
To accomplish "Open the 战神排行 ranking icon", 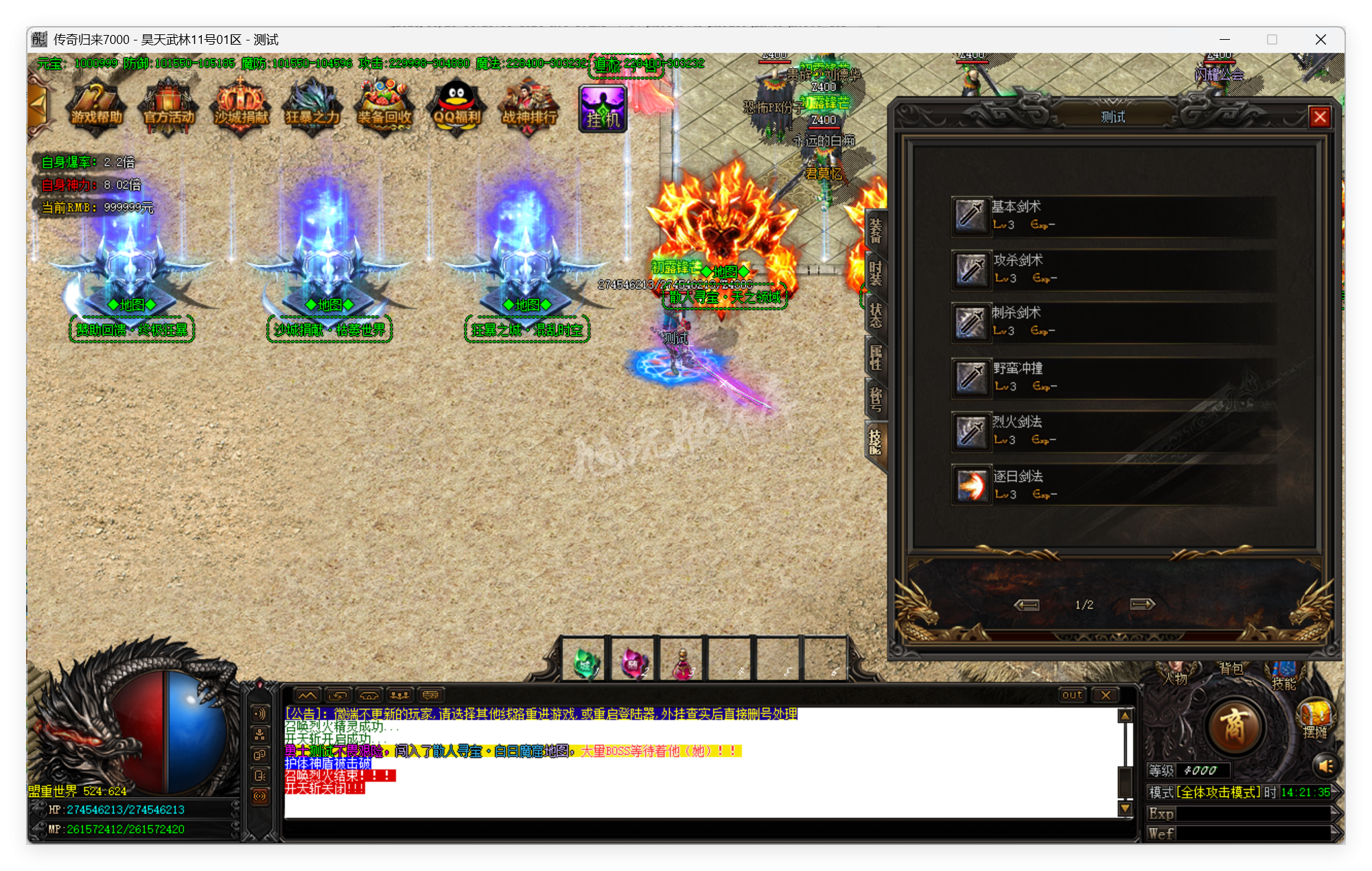I will coord(528,108).
